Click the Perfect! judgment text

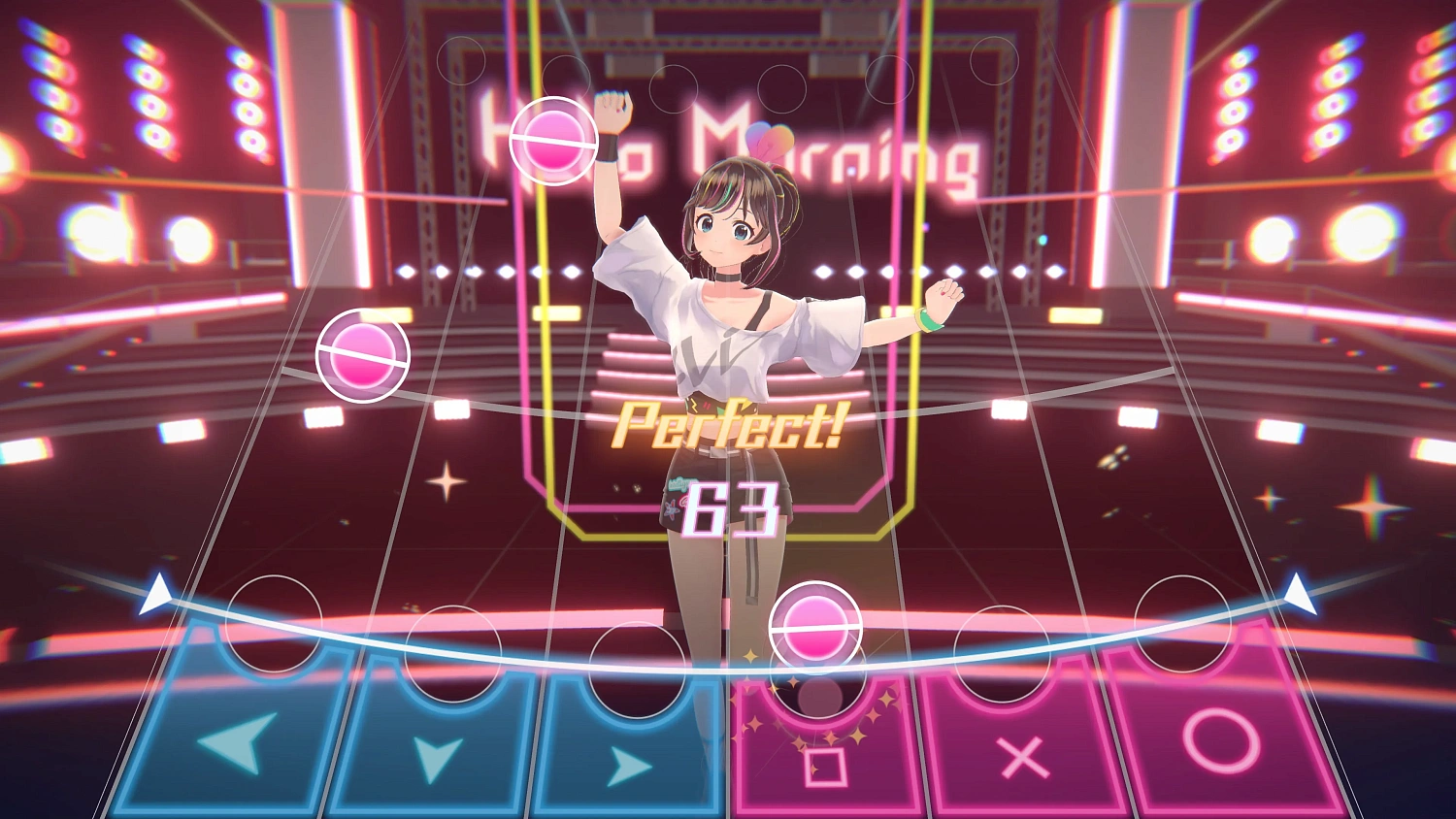click(x=728, y=425)
